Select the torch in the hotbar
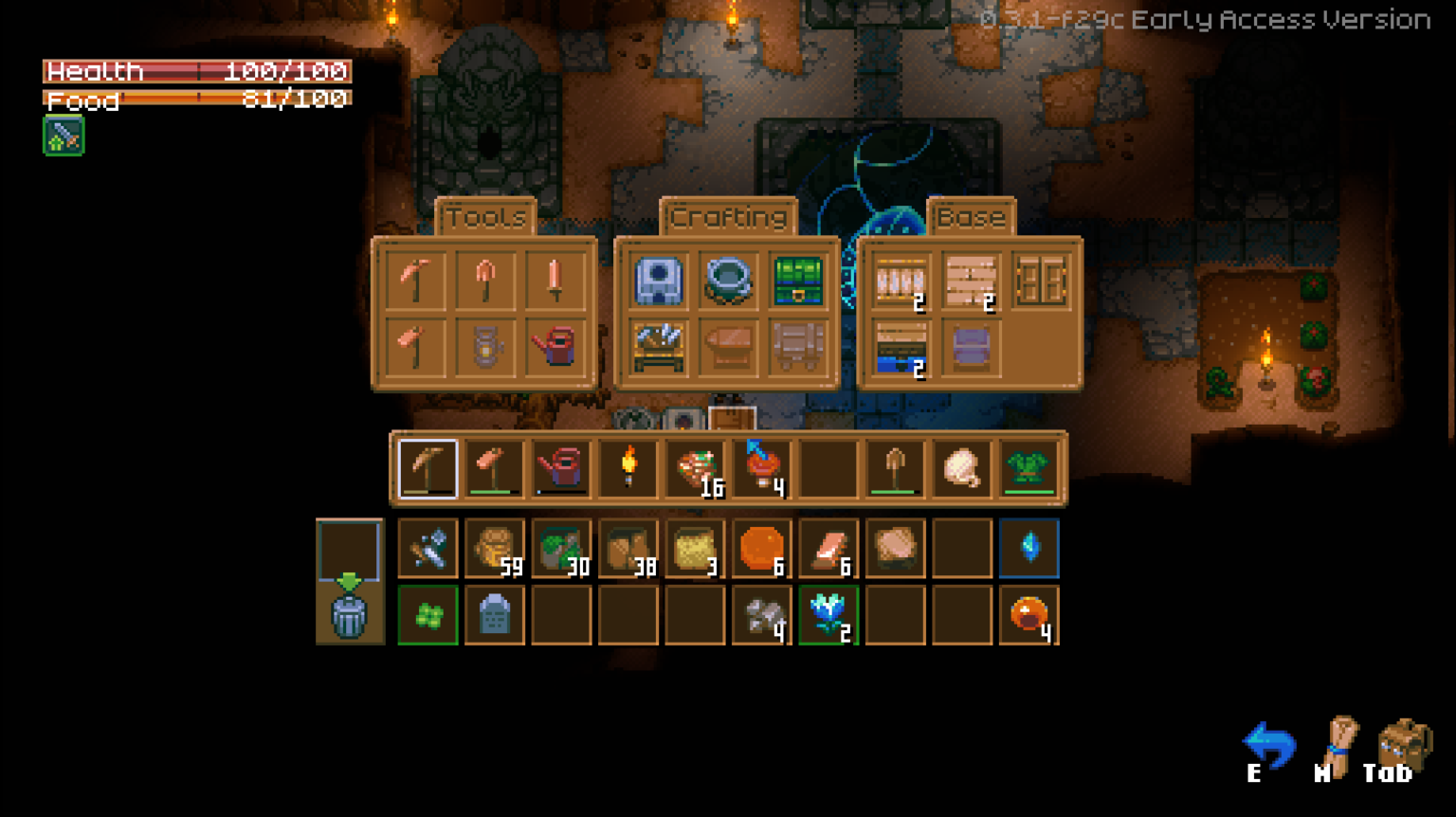 coord(627,466)
